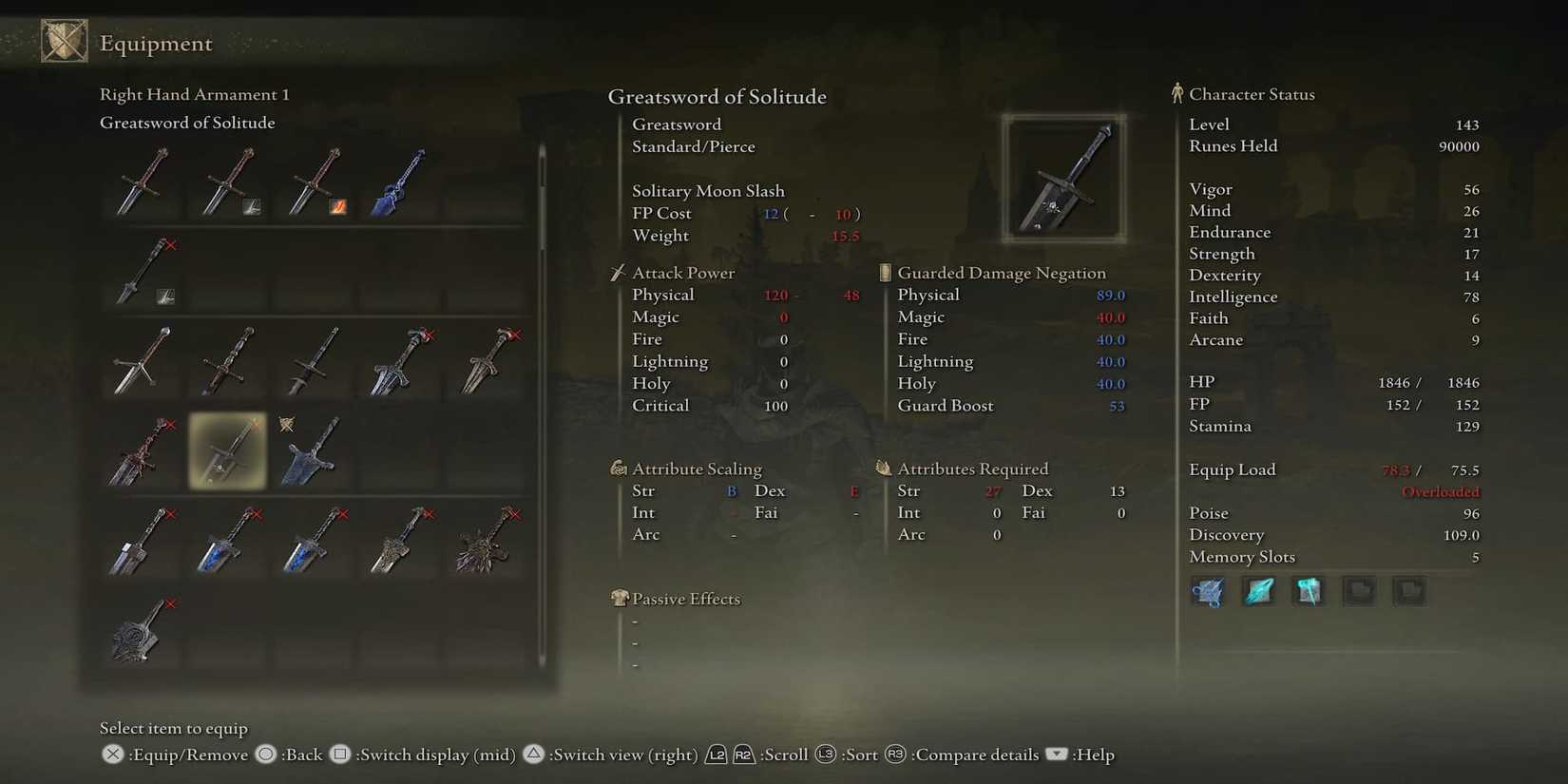This screenshot has height=784, width=1568.
Task: Open the first memory slot spell icon
Action: tap(1207, 591)
